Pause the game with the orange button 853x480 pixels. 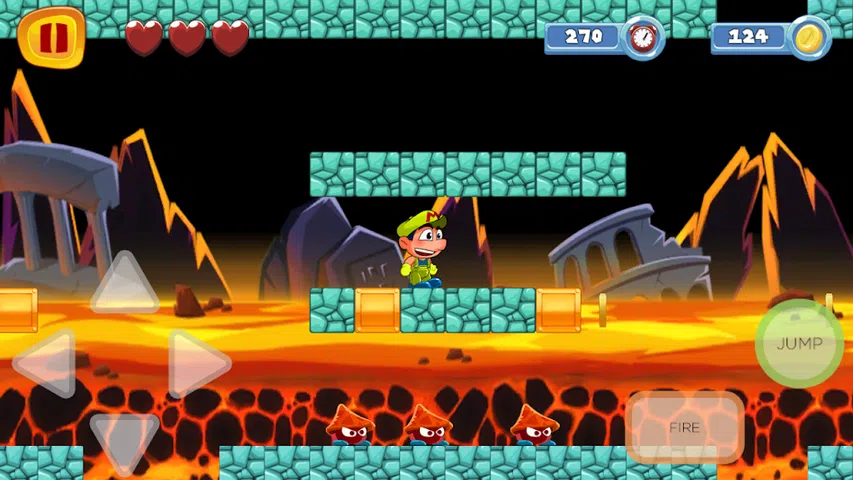(51, 38)
